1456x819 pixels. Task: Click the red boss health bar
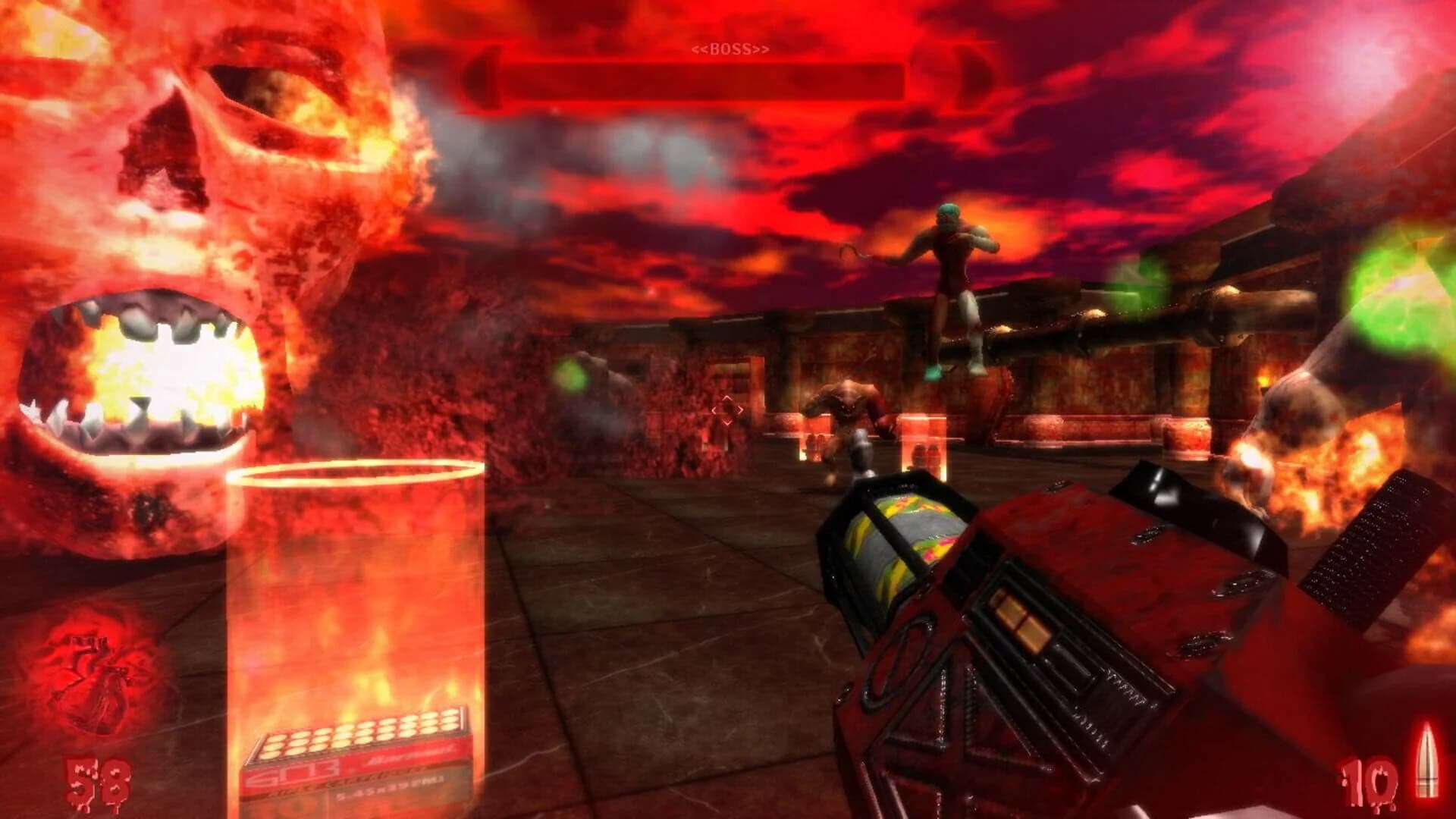tap(720, 76)
